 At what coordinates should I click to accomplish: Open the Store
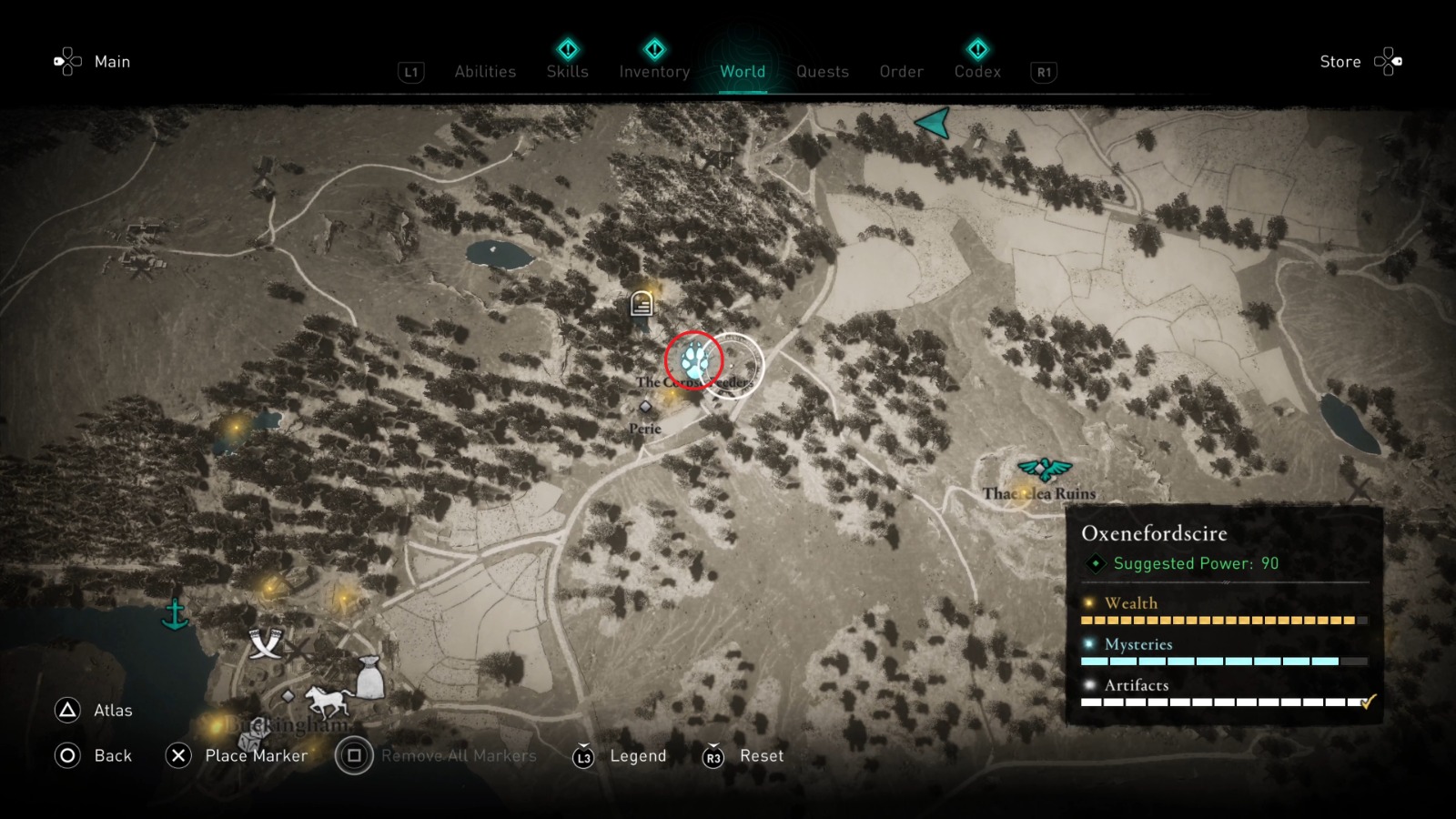(x=1340, y=61)
